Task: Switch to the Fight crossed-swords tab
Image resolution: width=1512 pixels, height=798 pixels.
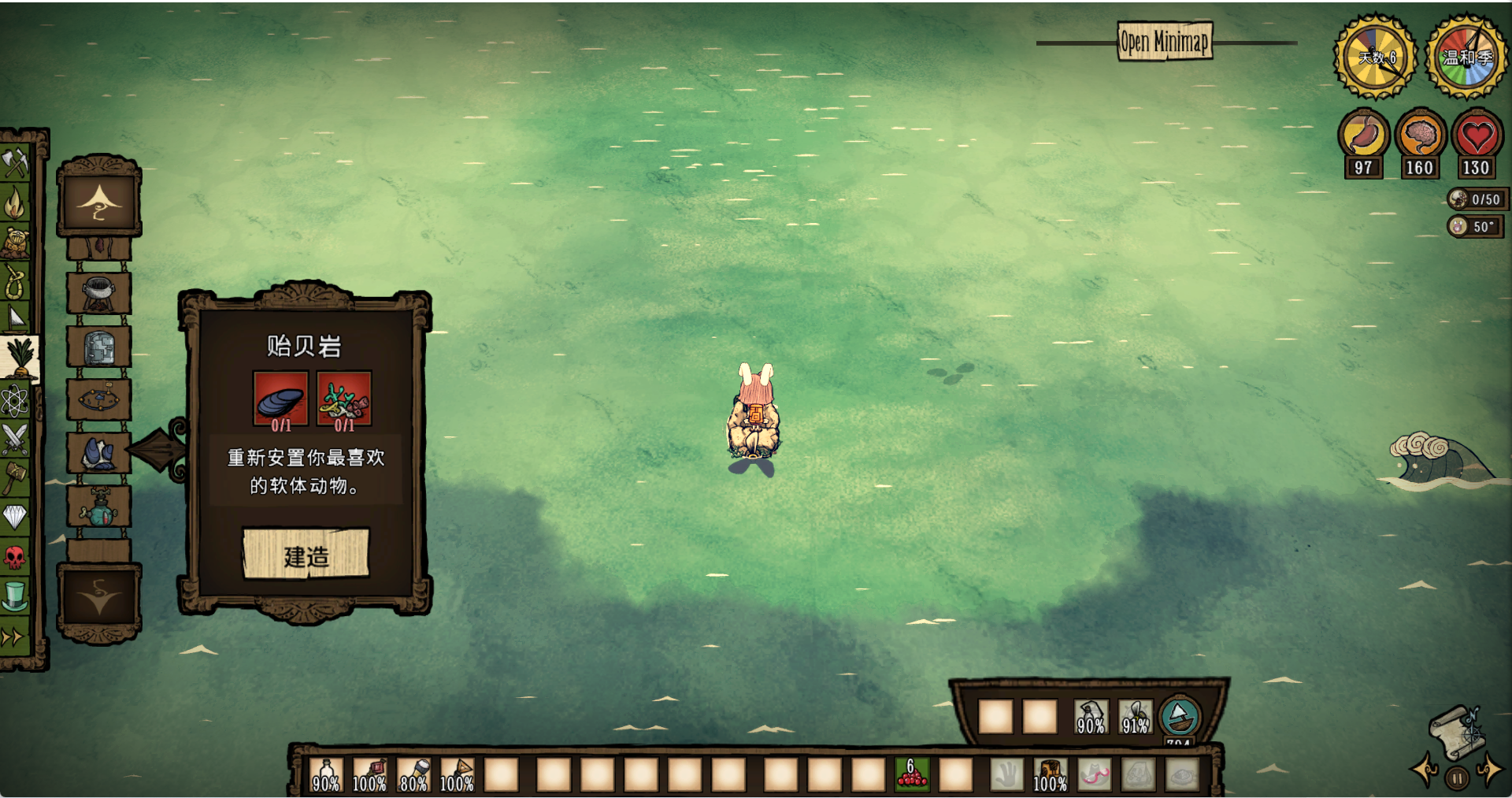Action: tap(15, 439)
